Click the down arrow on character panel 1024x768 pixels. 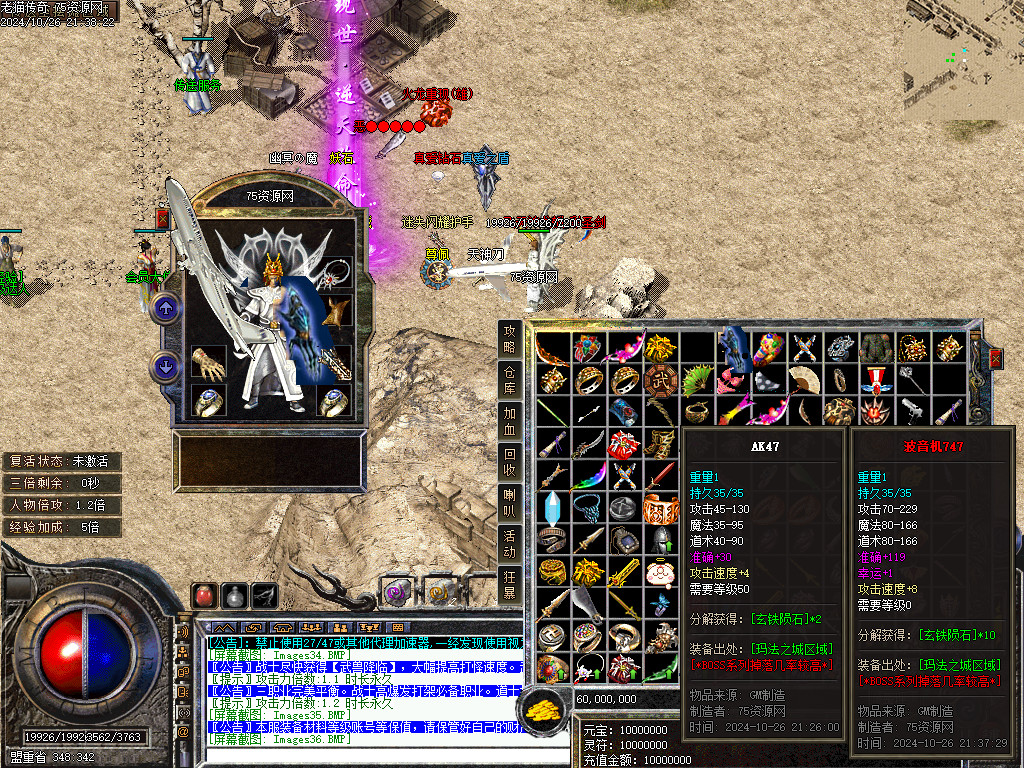point(165,367)
